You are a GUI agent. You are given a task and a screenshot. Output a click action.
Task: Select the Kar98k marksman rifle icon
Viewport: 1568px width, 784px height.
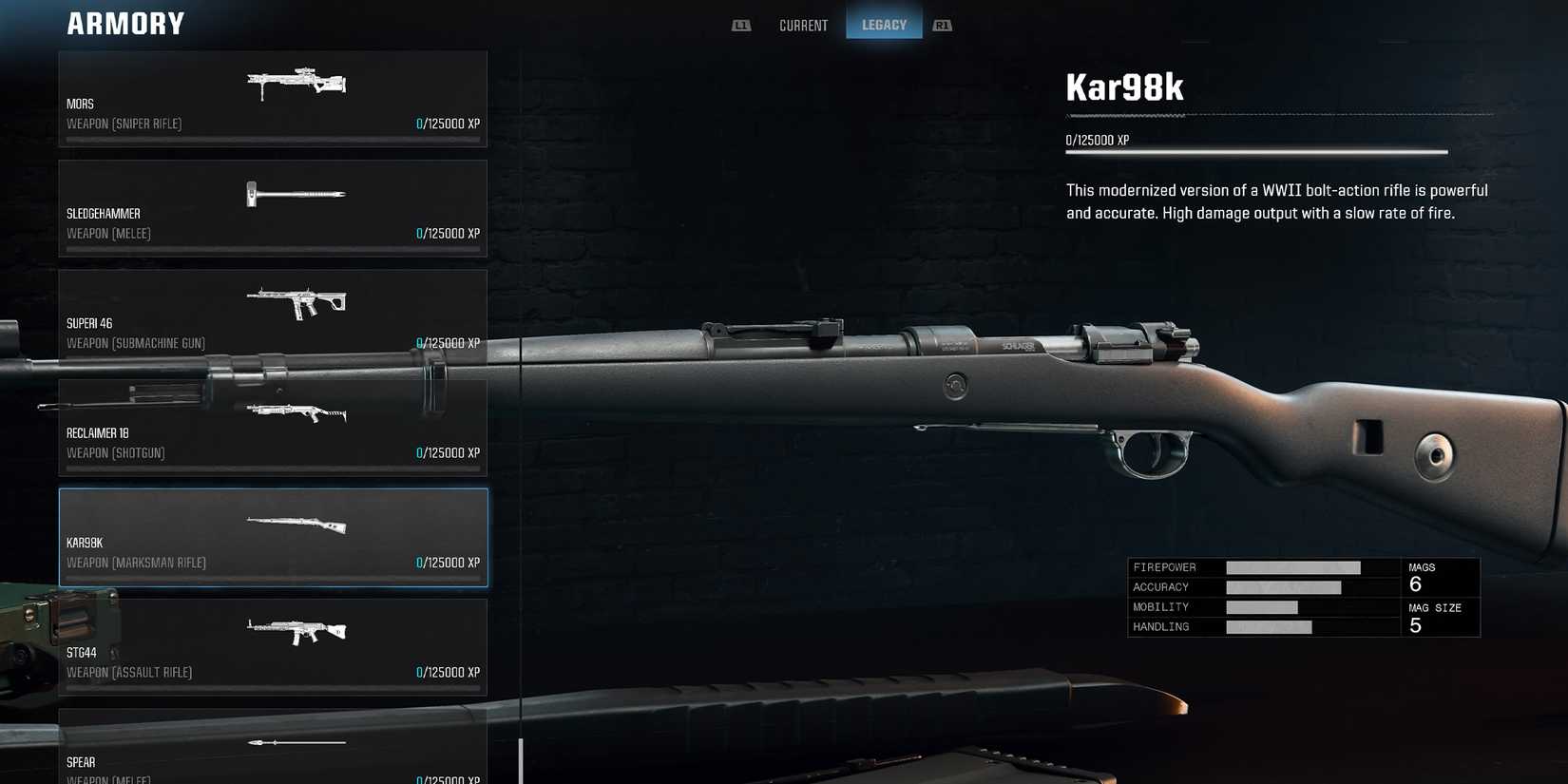[295, 523]
